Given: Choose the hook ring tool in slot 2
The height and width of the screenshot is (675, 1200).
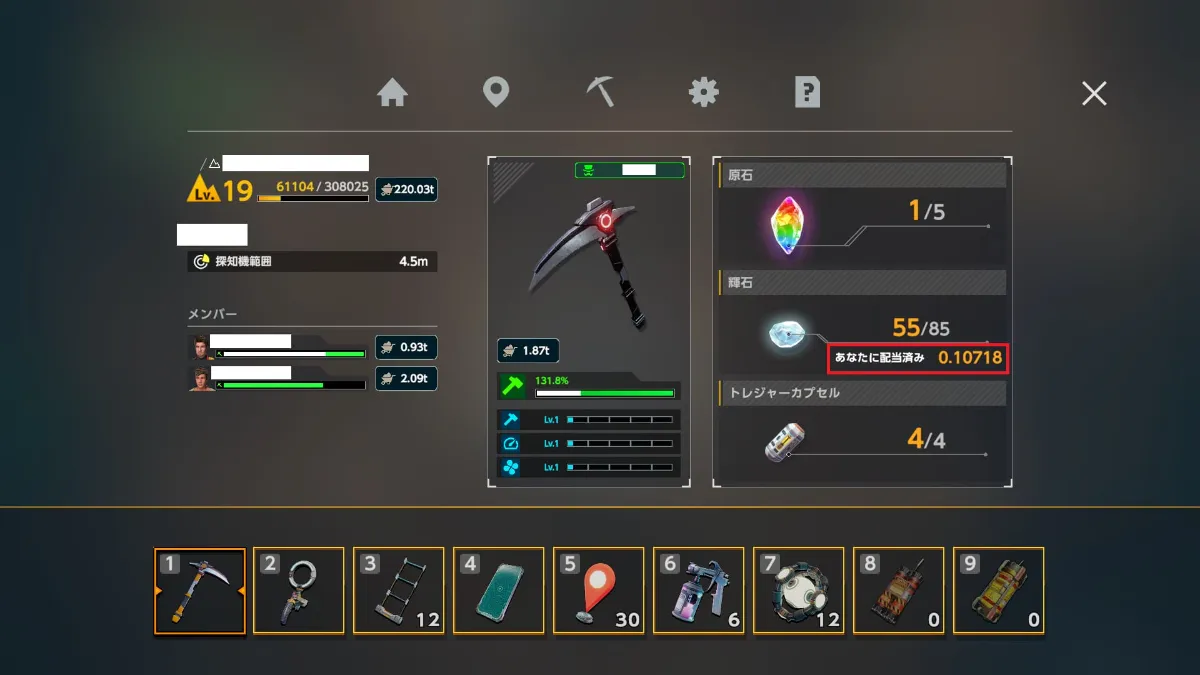Looking at the screenshot, I should click(299, 591).
